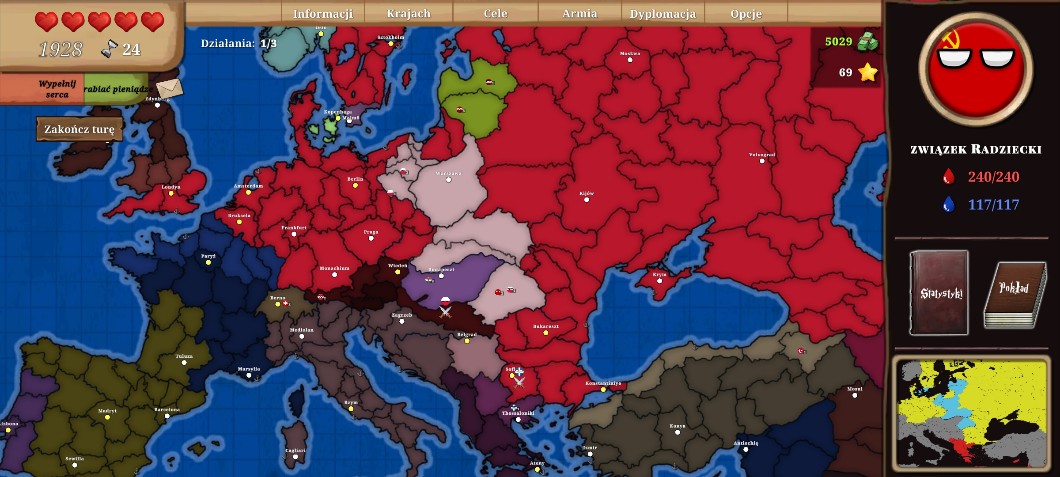Open the Statystyki book

938,292
